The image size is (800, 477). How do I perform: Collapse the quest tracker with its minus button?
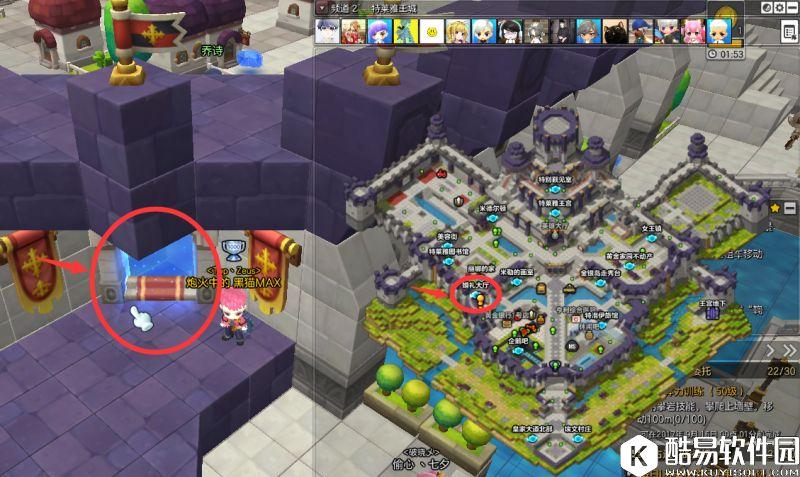tap(790, 207)
